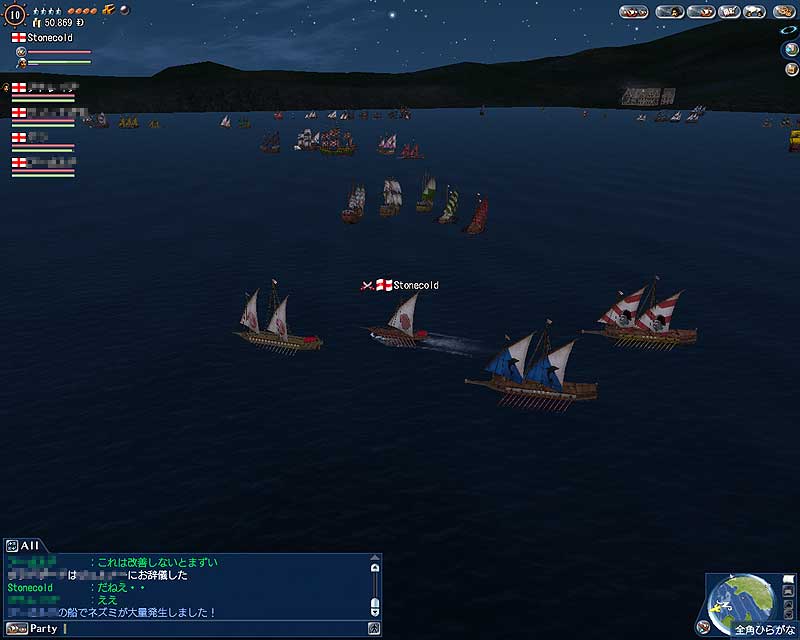
Task: Click the round icon beside the minimap
Action: click(x=704, y=627)
